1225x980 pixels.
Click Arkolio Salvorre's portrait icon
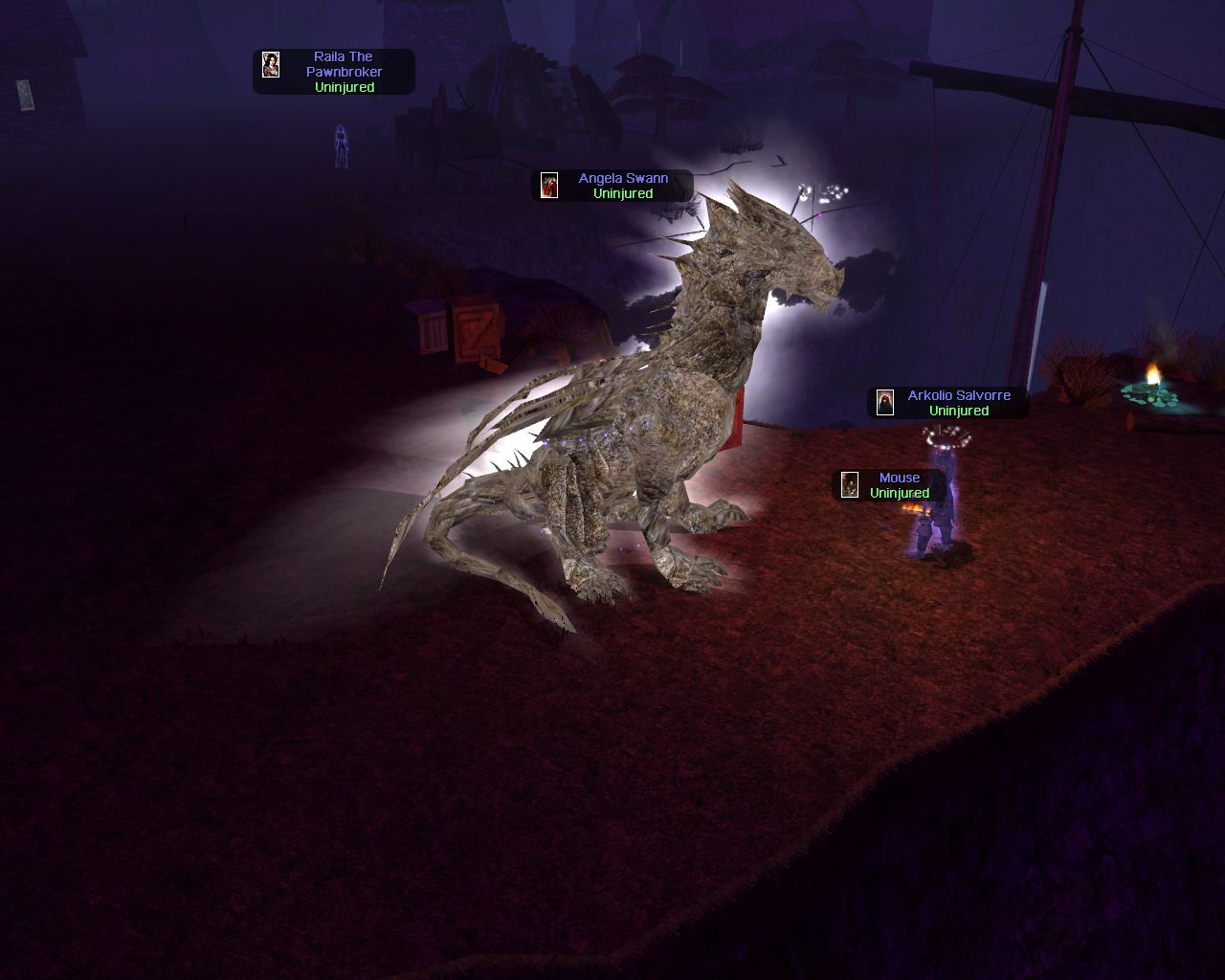[884, 402]
